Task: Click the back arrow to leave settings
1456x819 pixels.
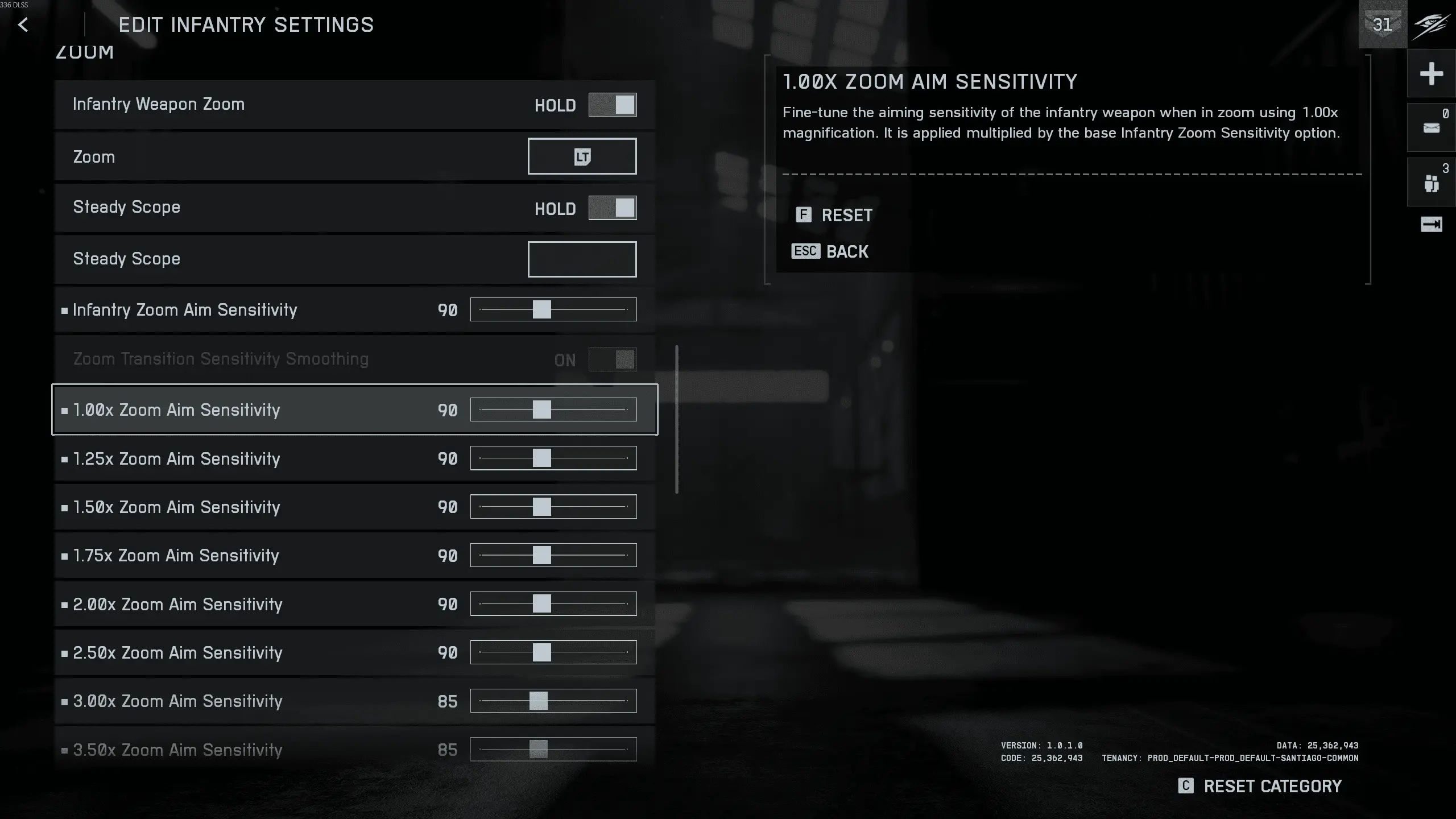Action: (23, 24)
